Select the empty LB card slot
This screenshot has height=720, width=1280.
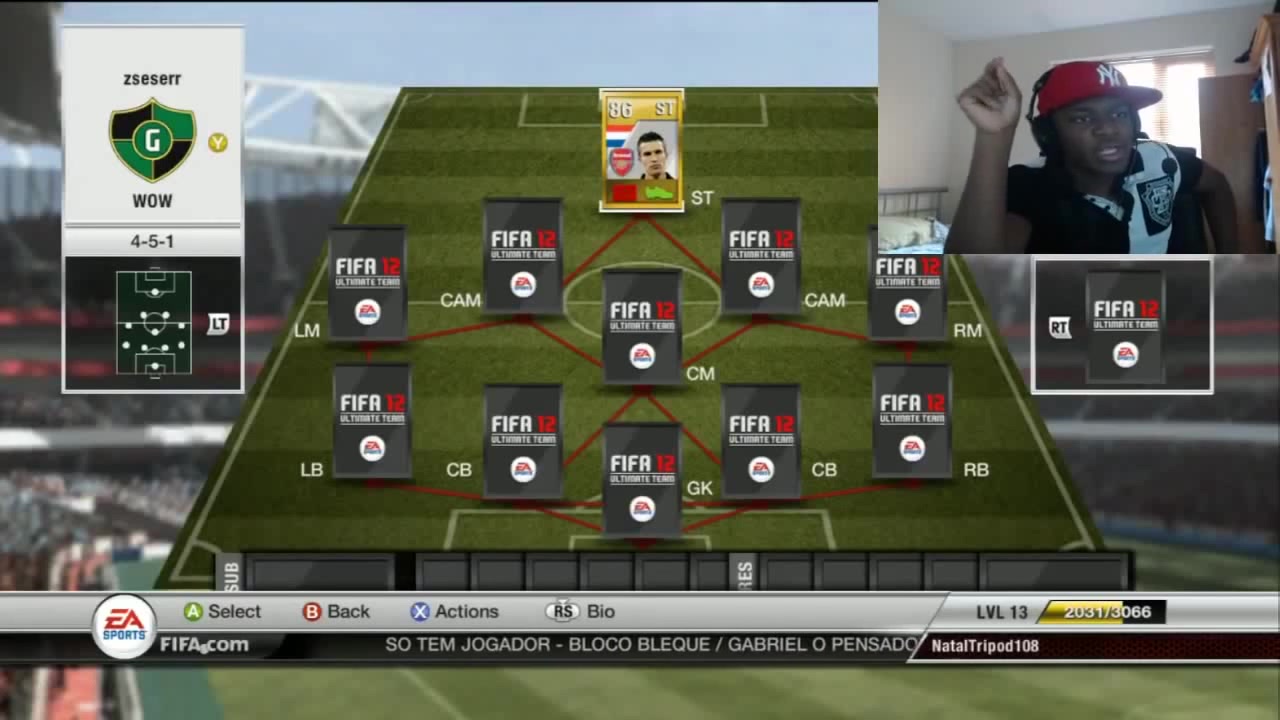(372, 421)
